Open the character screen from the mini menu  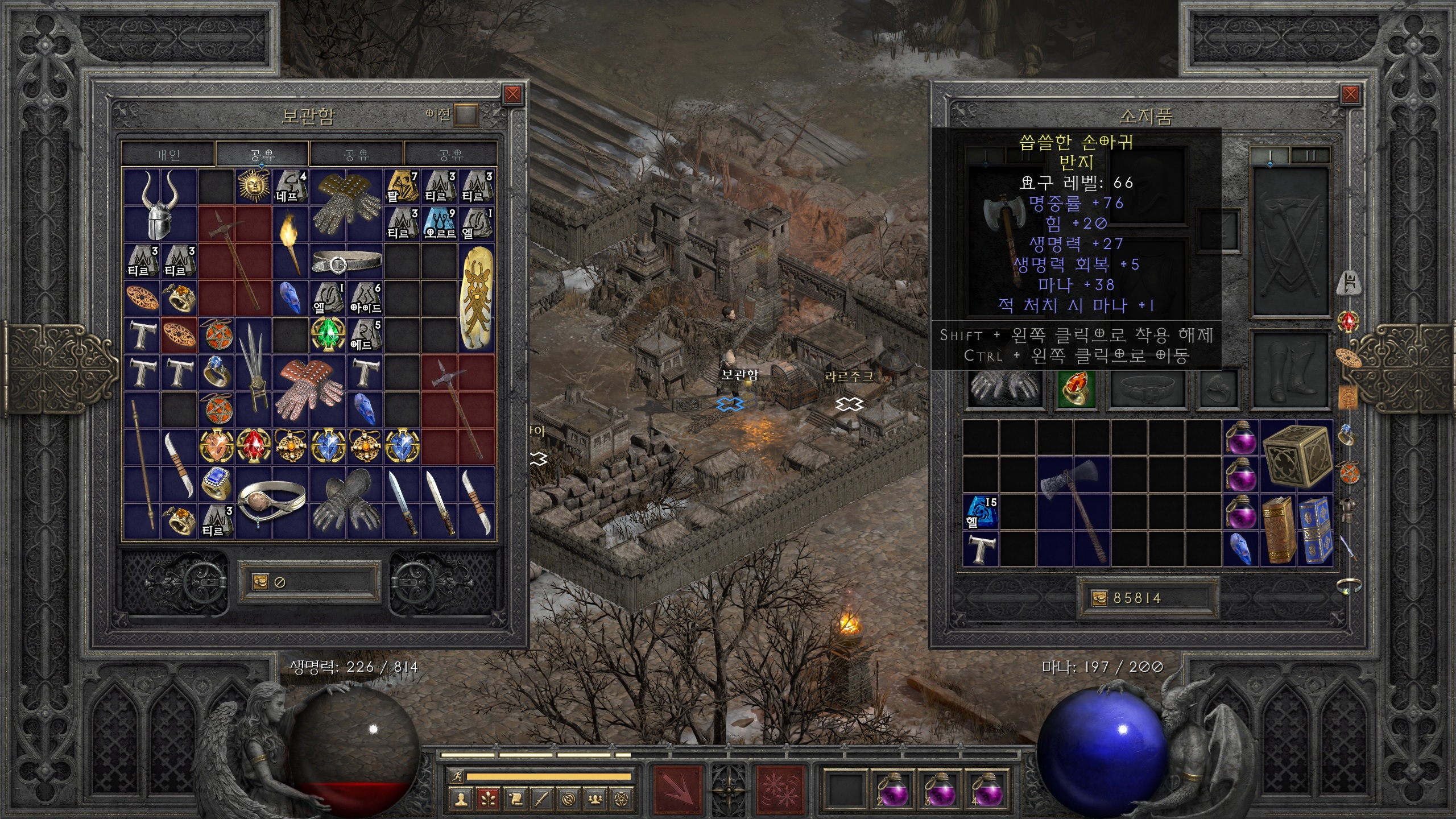point(461,799)
